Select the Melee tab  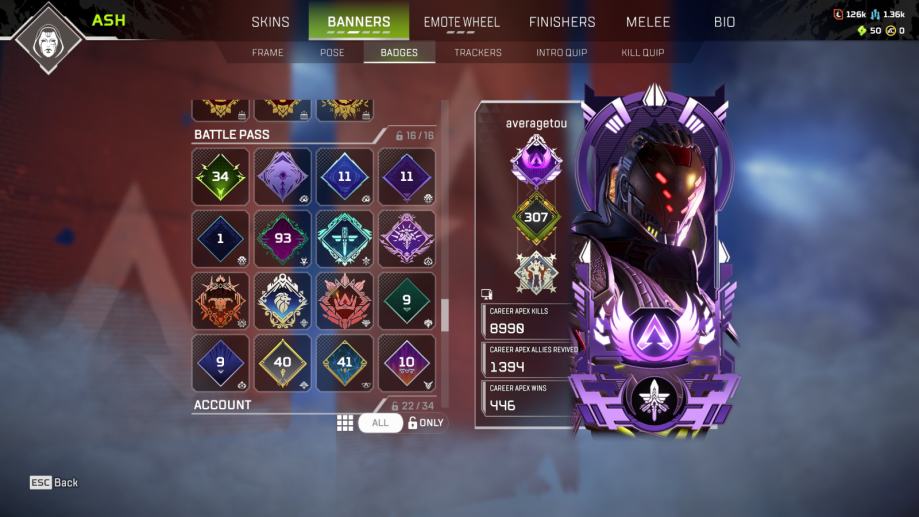(648, 22)
